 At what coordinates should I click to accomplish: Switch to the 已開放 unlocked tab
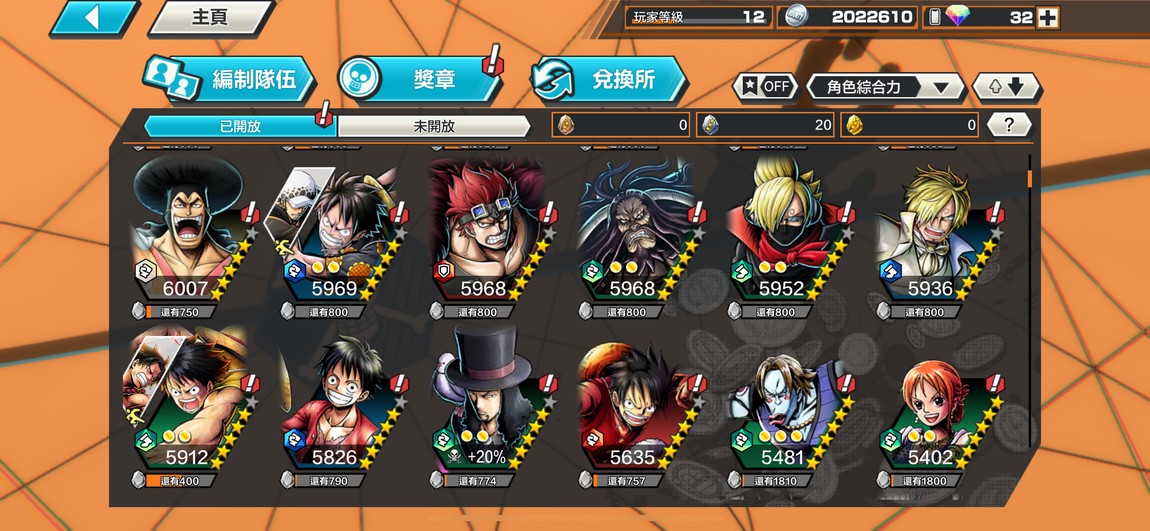tap(240, 126)
